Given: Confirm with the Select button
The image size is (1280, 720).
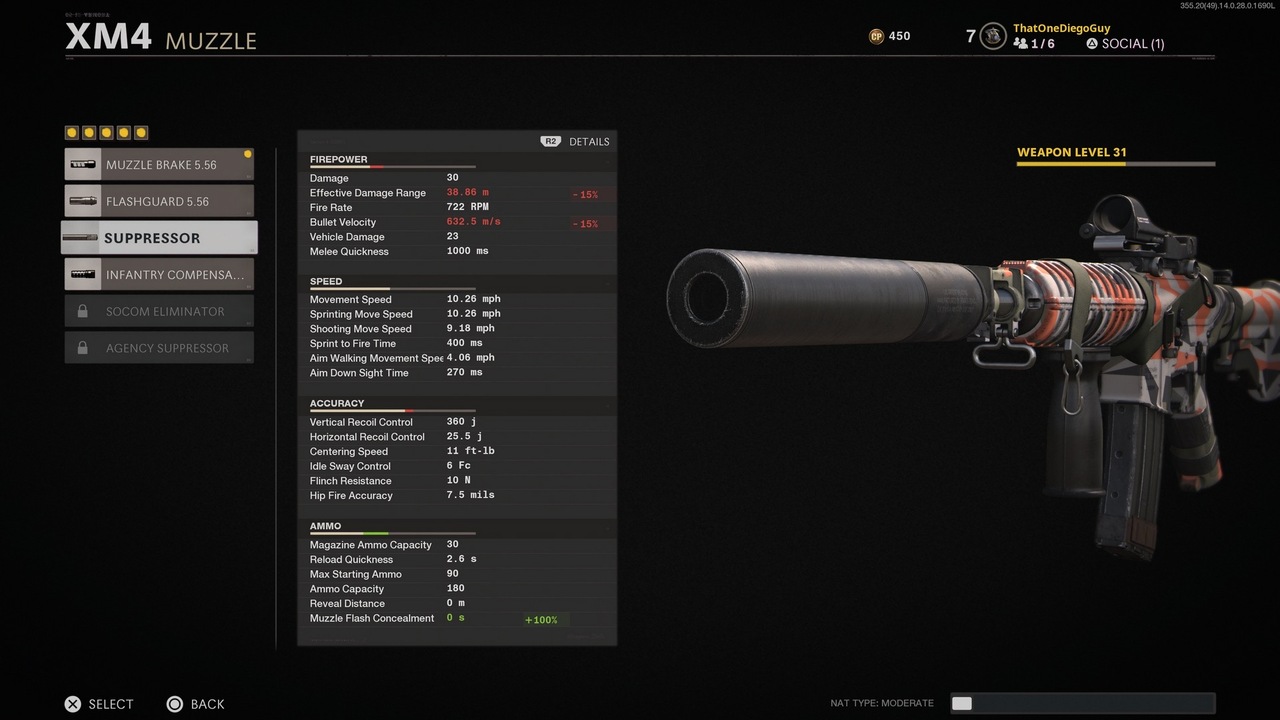Looking at the screenshot, I should point(99,704).
